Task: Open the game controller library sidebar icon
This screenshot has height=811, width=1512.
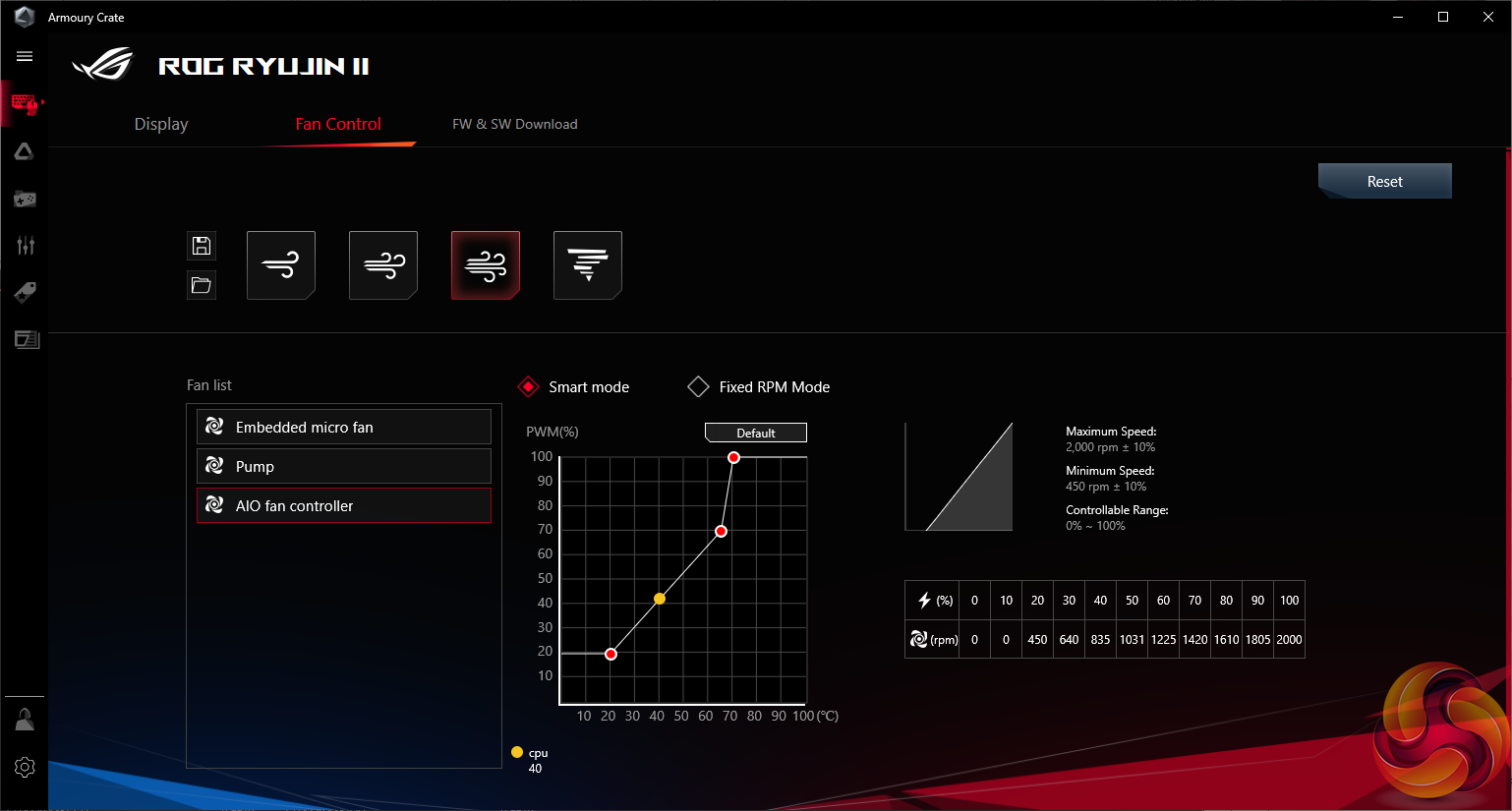Action: (x=25, y=200)
